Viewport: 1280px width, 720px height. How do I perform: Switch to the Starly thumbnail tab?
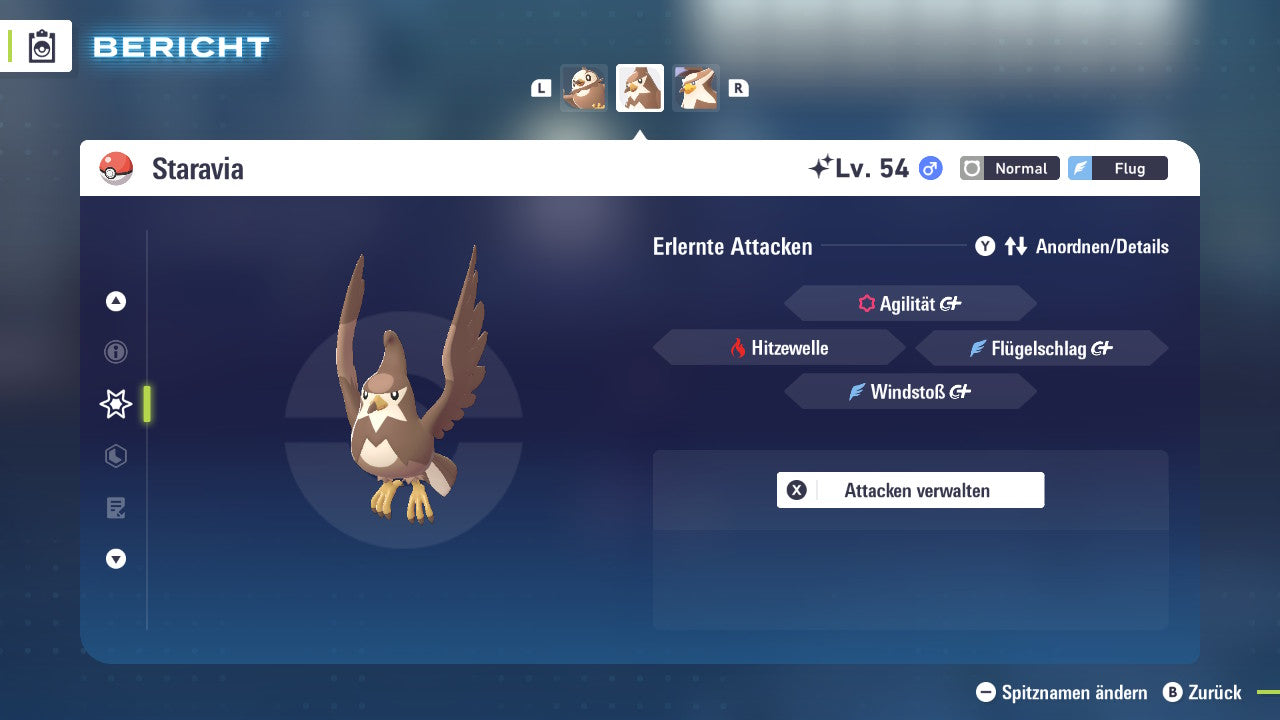tap(585, 88)
